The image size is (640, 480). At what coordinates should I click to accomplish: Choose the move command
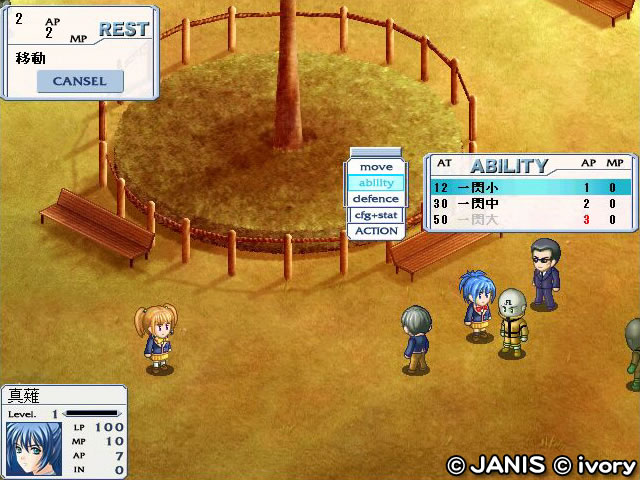tap(376, 167)
